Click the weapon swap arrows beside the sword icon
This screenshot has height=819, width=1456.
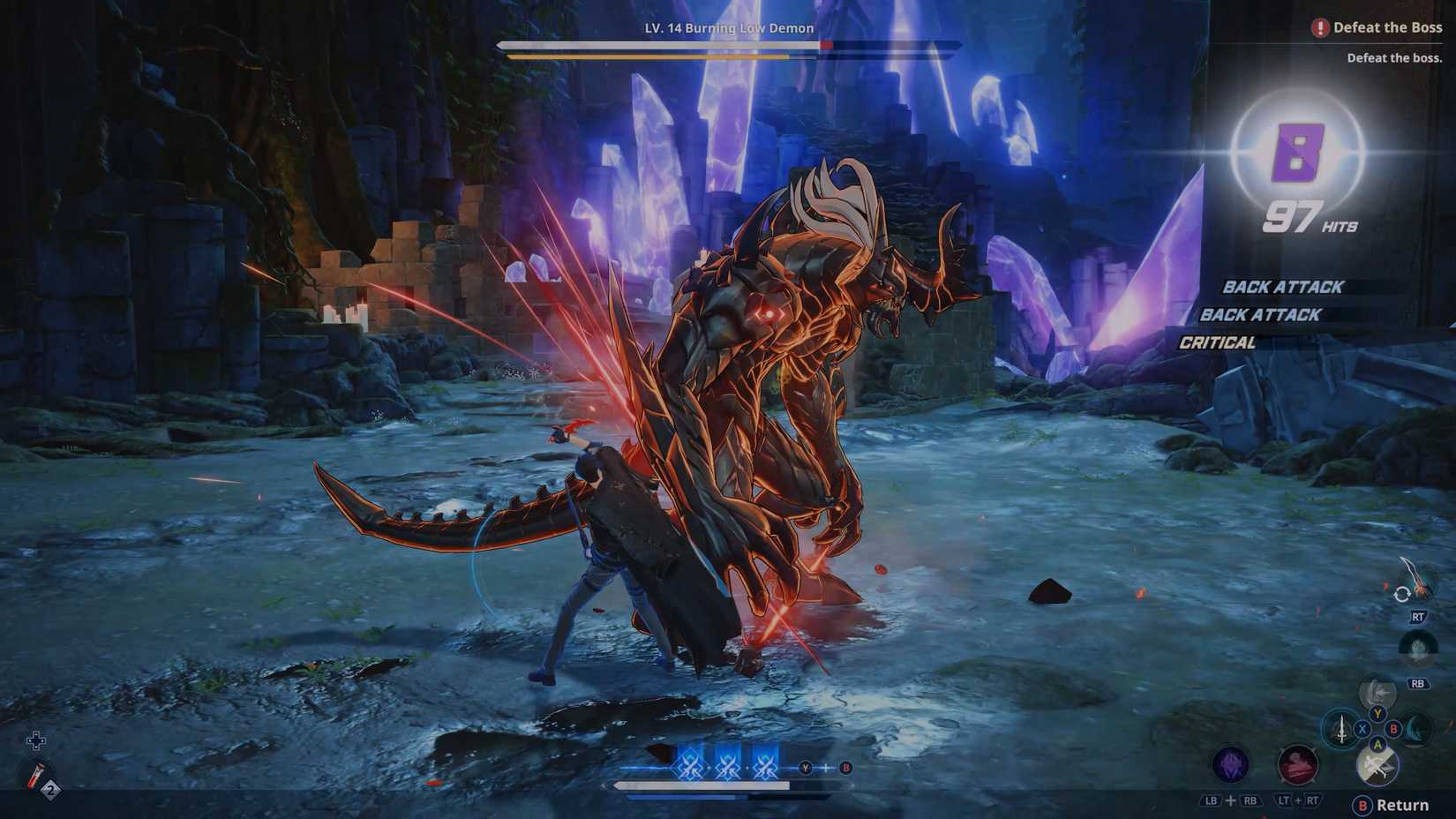(1401, 594)
